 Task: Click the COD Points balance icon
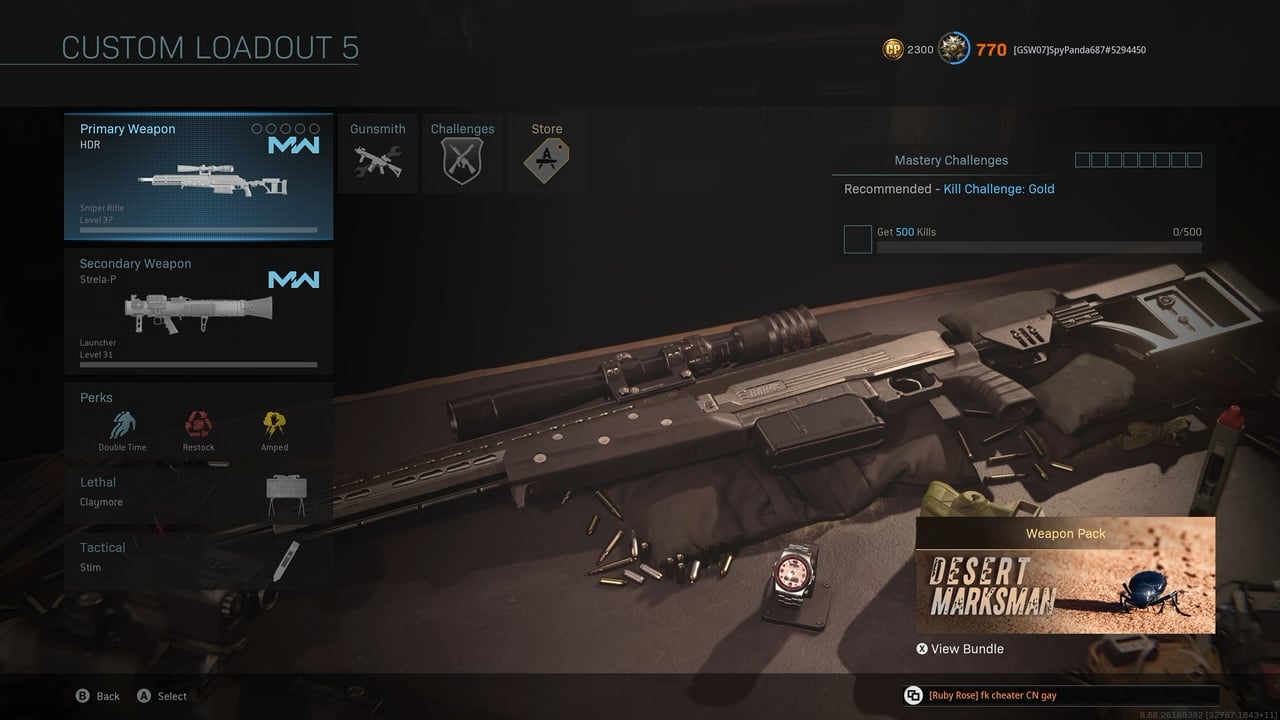click(x=893, y=49)
